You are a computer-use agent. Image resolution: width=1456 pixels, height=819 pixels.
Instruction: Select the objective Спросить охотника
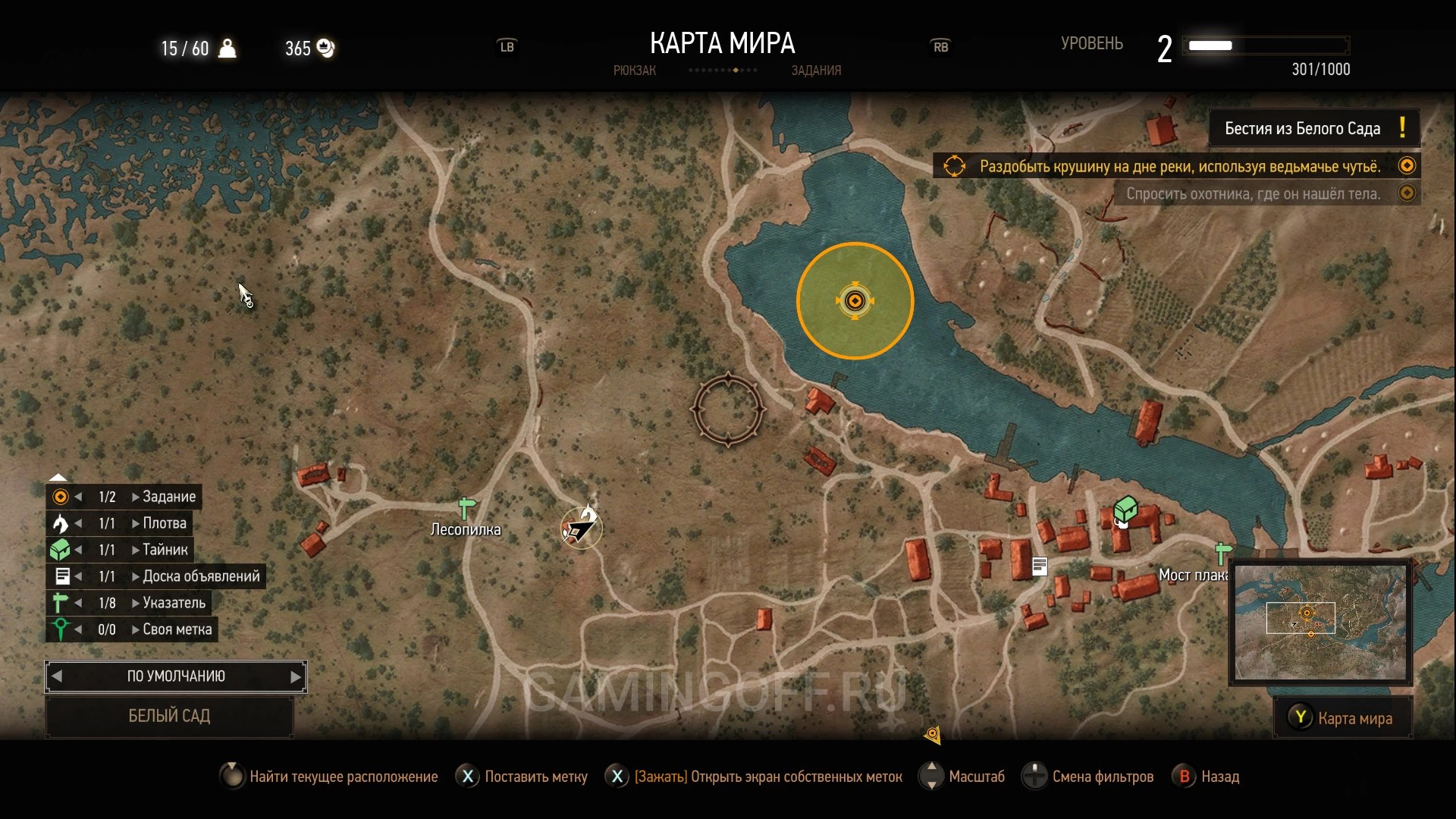click(x=1253, y=193)
